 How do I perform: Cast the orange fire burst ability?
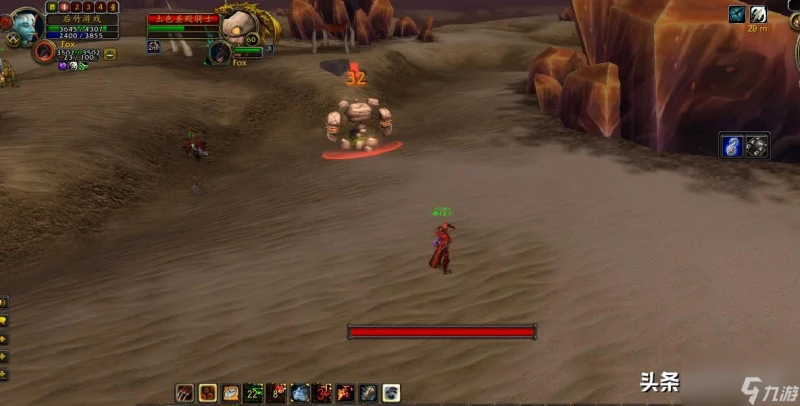[345, 393]
